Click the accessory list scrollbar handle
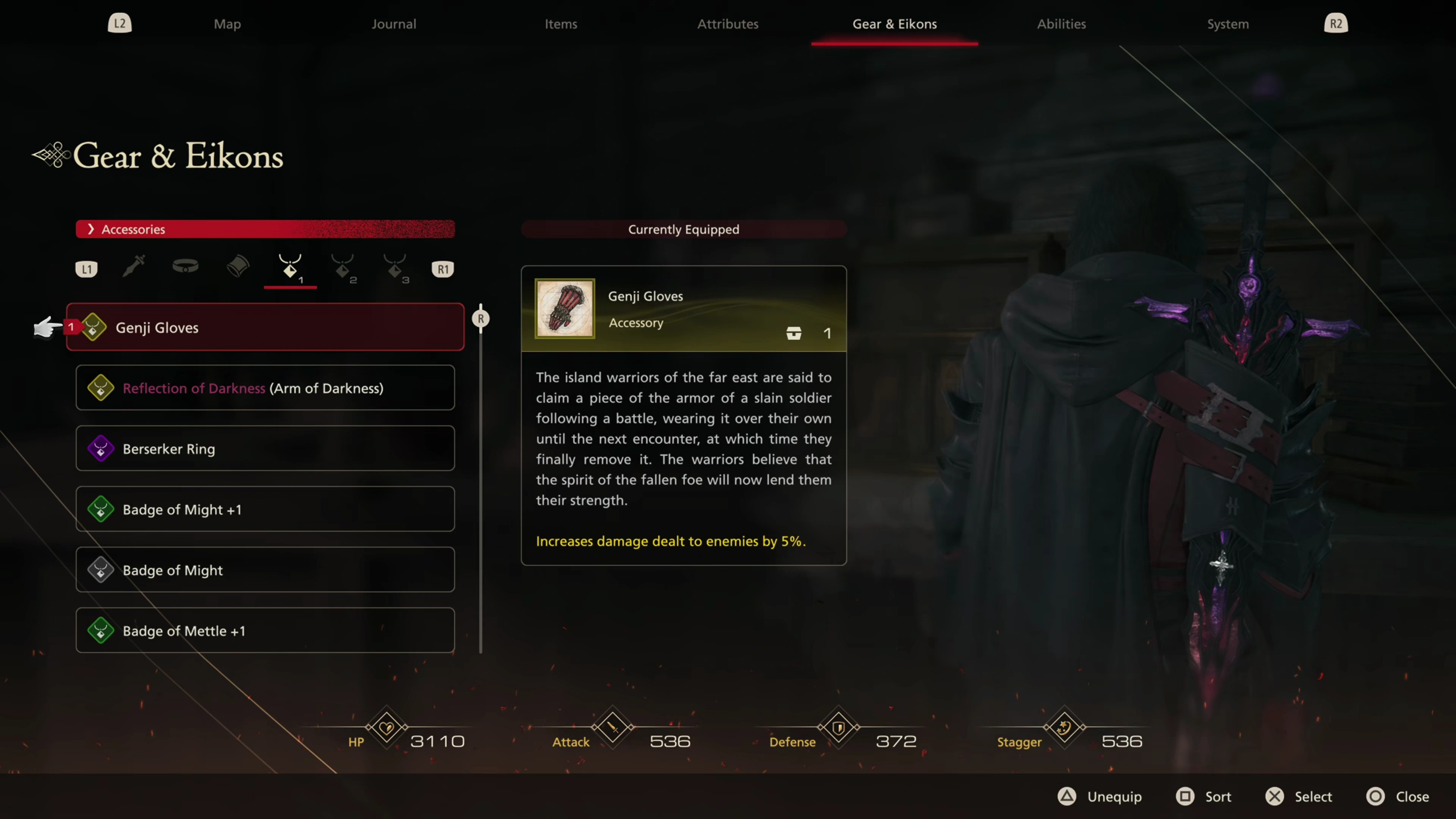The height and width of the screenshot is (819, 1456). click(481, 319)
